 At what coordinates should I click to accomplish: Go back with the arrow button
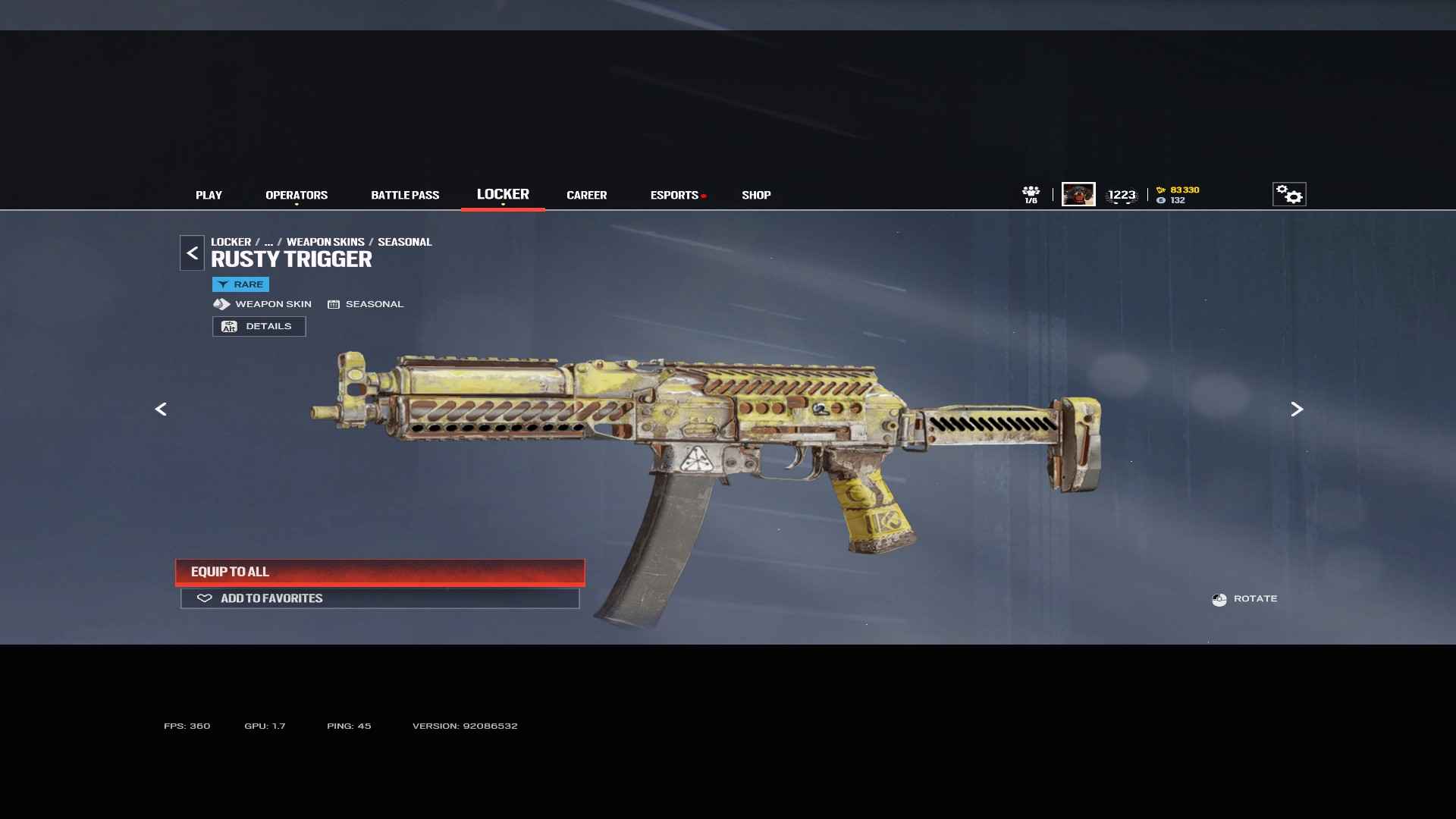point(192,253)
